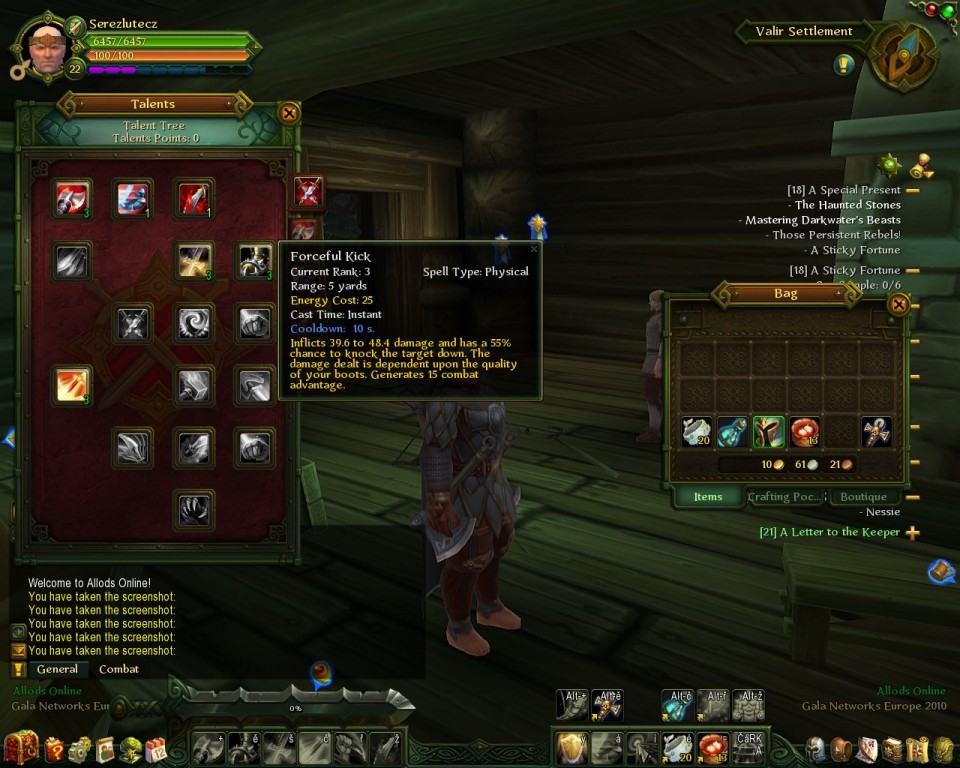Click the Valir Settlement compass minimap button
The height and width of the screenshot is (768, 960).
(x=903, y=57)
